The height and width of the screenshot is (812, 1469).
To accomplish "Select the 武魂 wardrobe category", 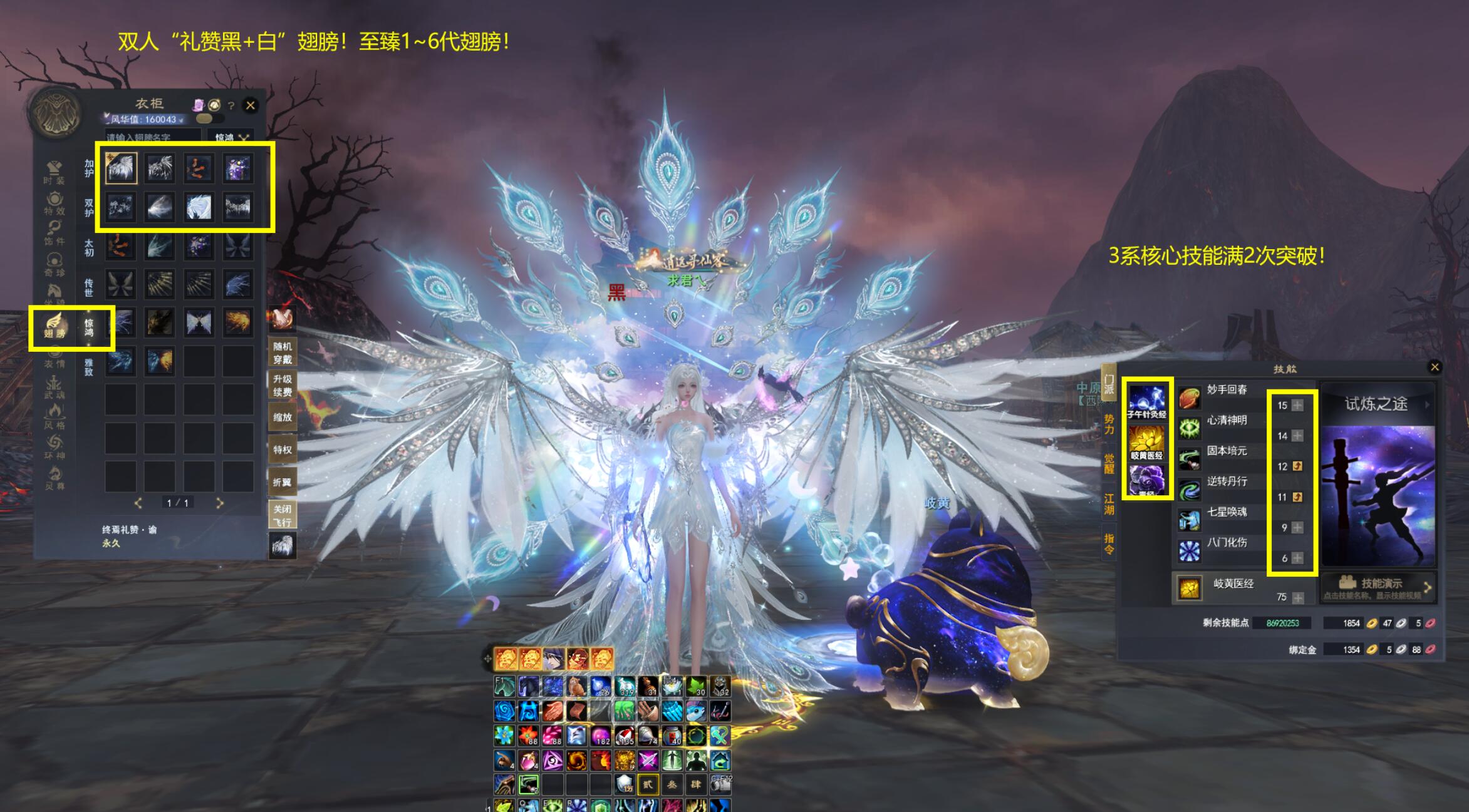I will [54, 387].
